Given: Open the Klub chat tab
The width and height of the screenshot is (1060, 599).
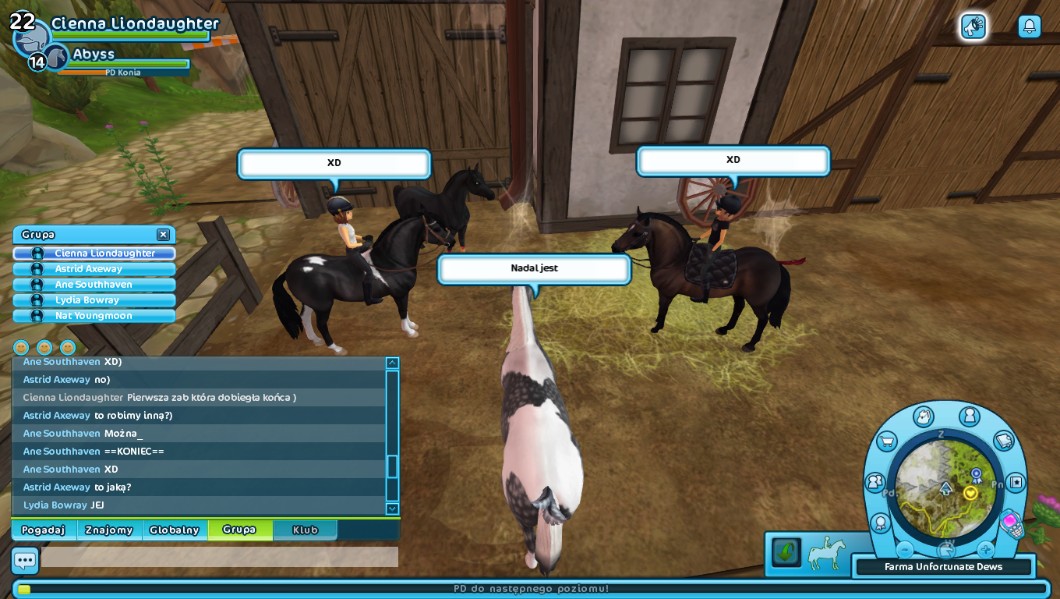Looking at the screenshot, I should point(305,530).
